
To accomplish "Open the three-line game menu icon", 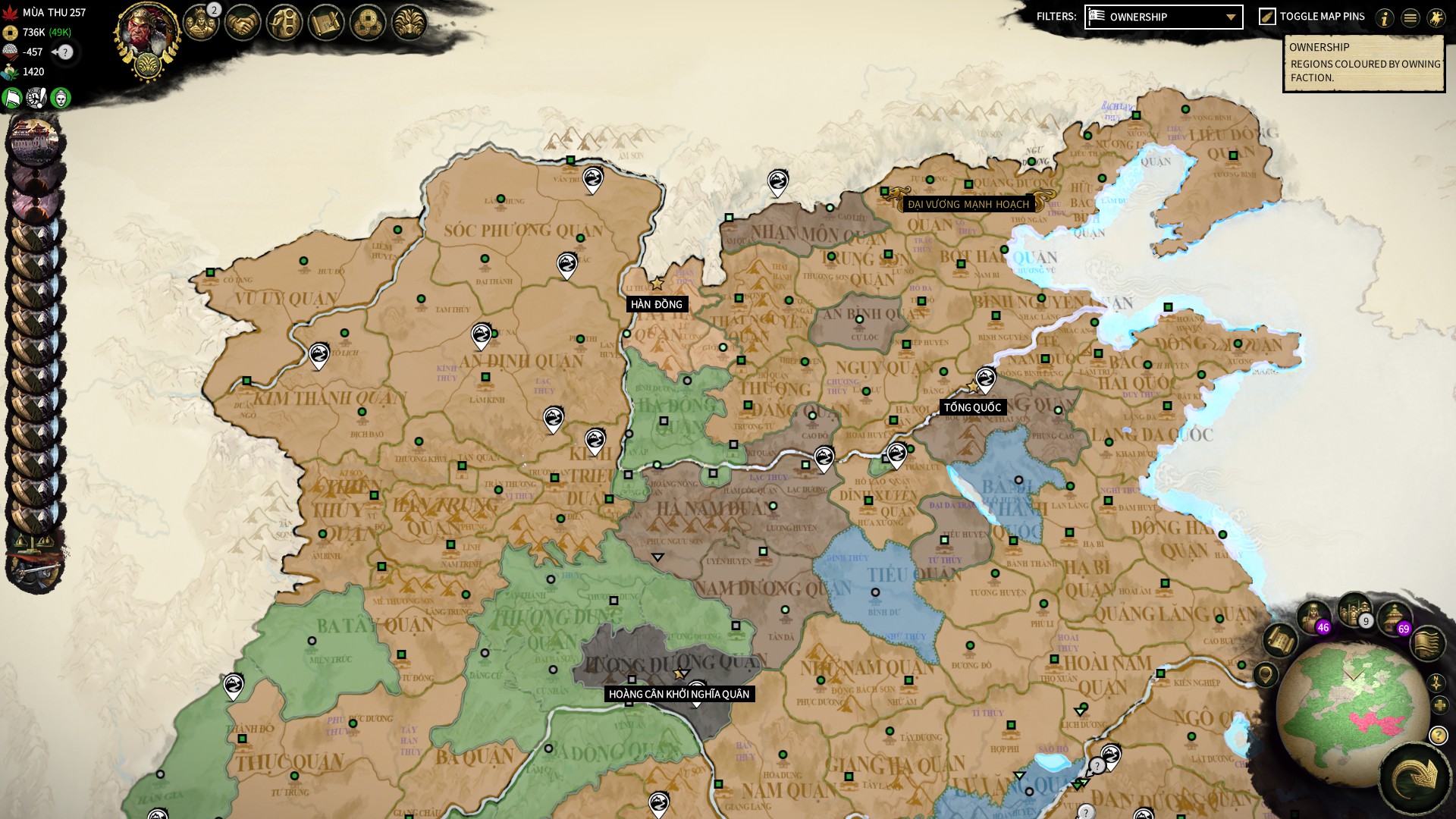I will tap(1410, 18).
